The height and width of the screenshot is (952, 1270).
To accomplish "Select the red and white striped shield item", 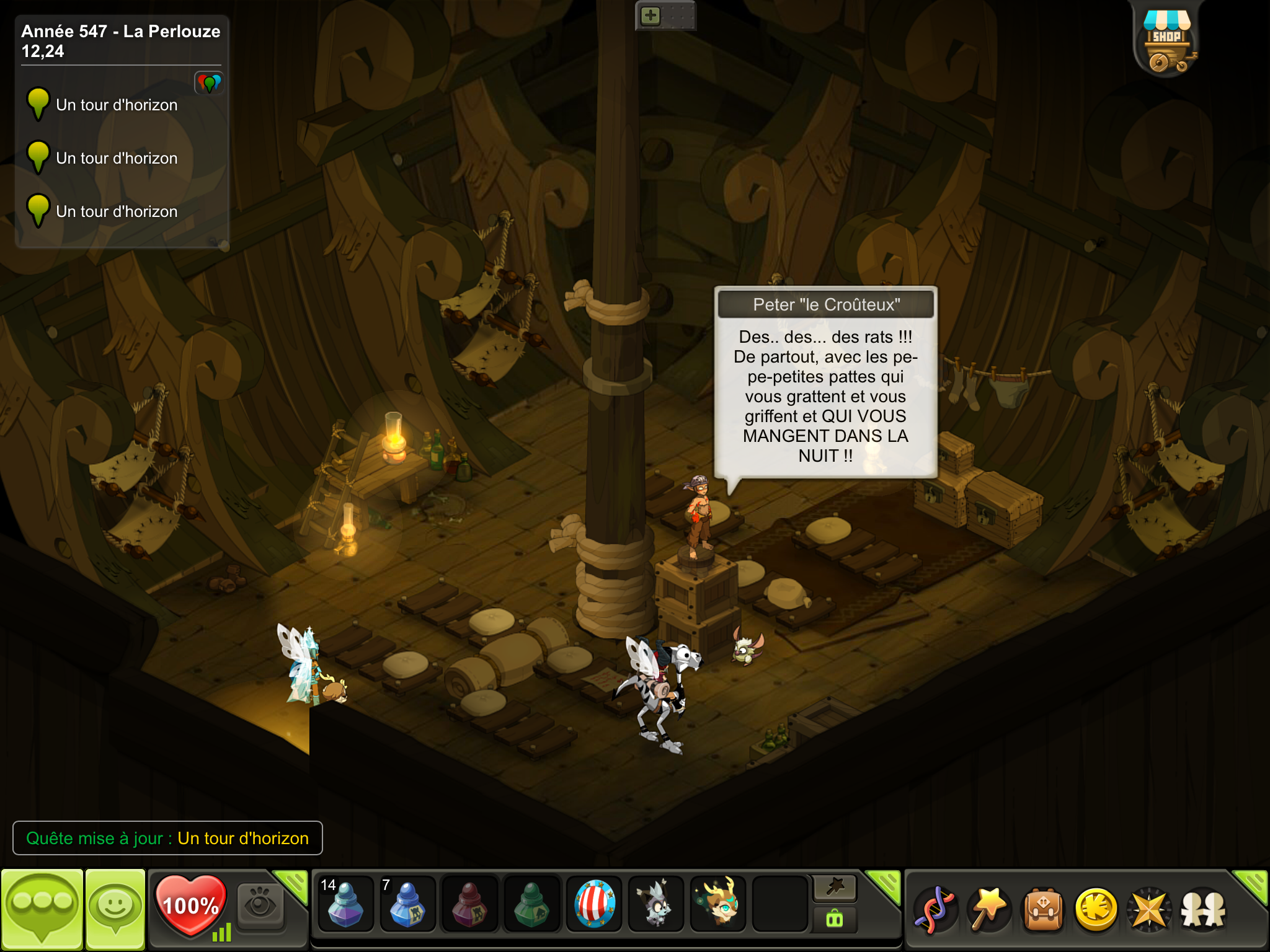I will pyautogui.click(x=594, y=904).
